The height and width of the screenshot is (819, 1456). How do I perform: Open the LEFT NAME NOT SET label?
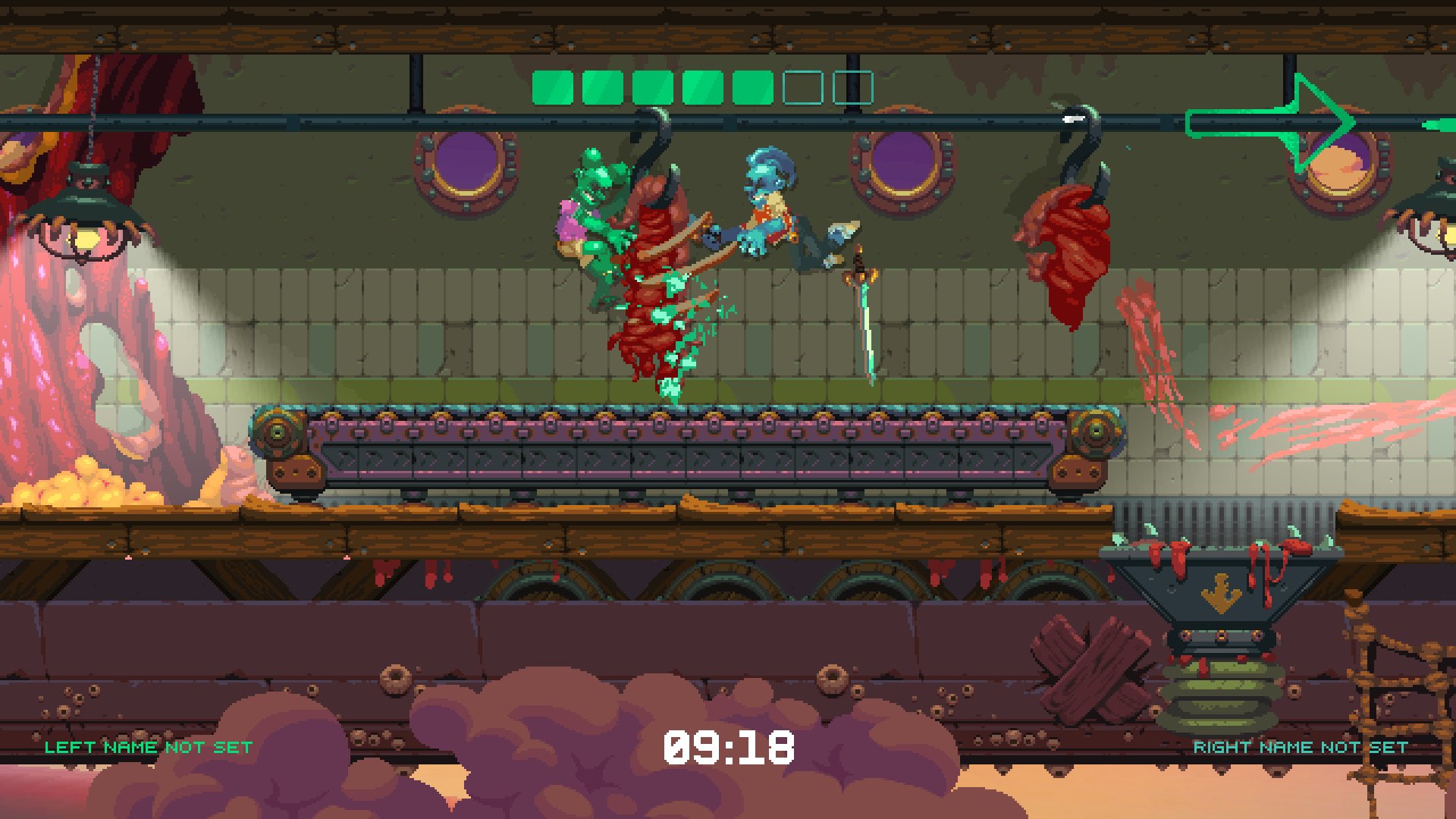[146, 746]
